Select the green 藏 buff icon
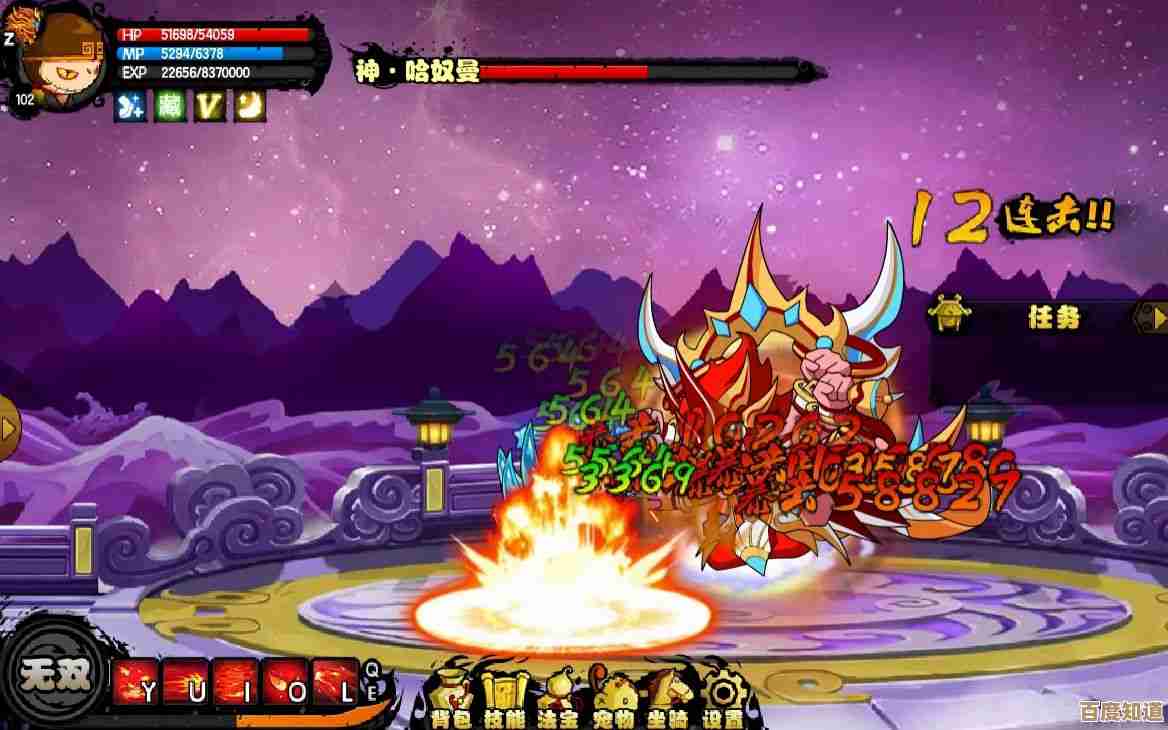The image size is (1168, 730). 170,105
